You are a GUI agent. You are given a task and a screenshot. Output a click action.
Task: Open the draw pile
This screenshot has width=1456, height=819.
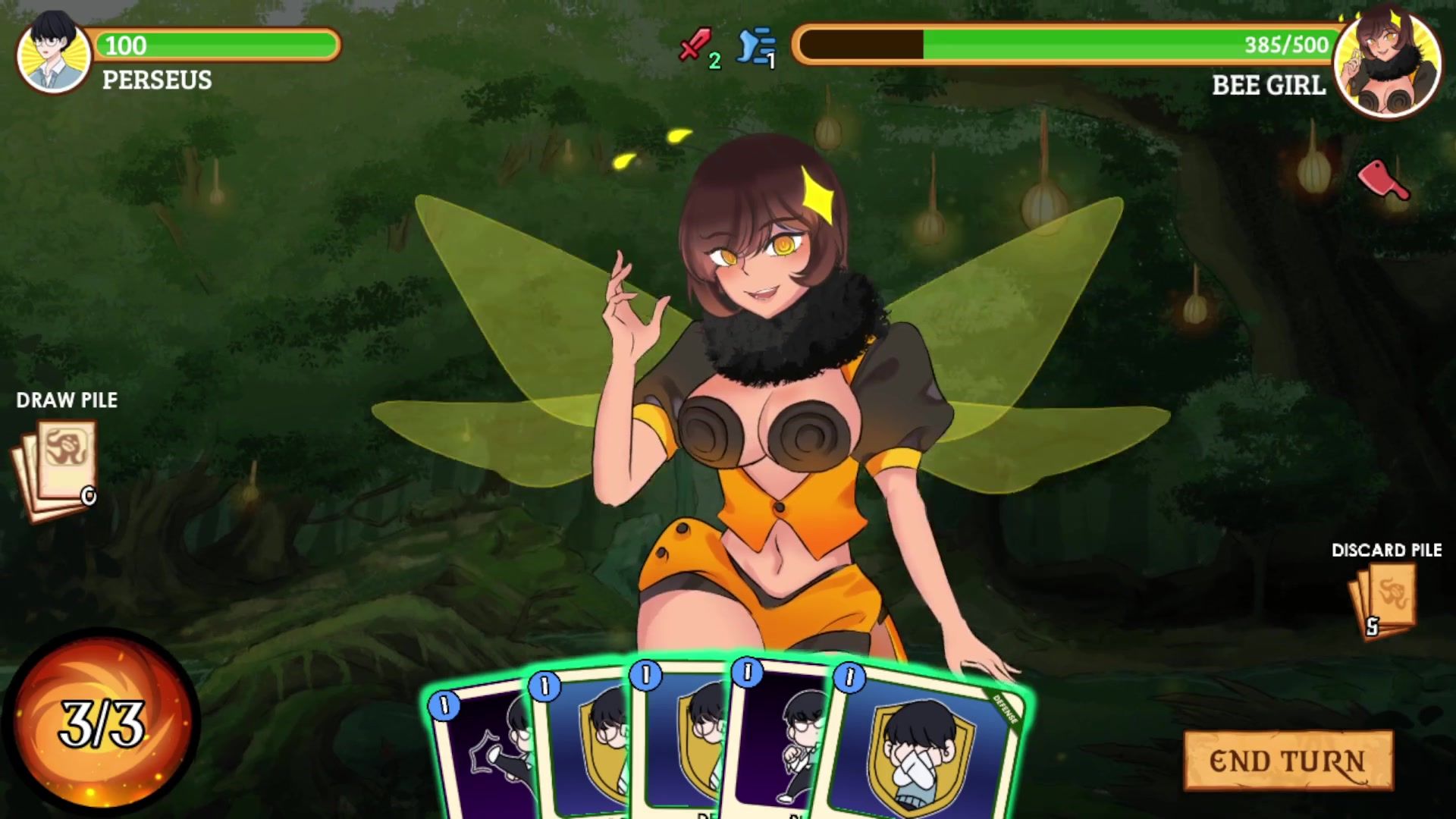pos(55,470)
